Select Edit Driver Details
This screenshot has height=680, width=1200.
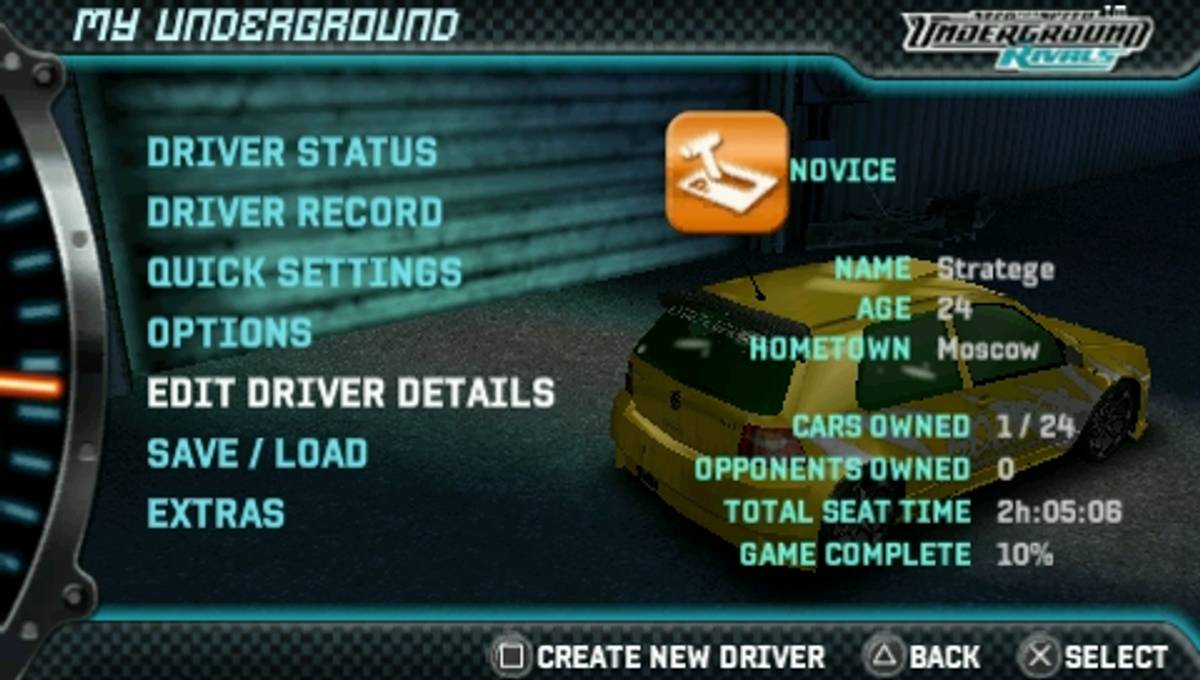coord(350,393)
